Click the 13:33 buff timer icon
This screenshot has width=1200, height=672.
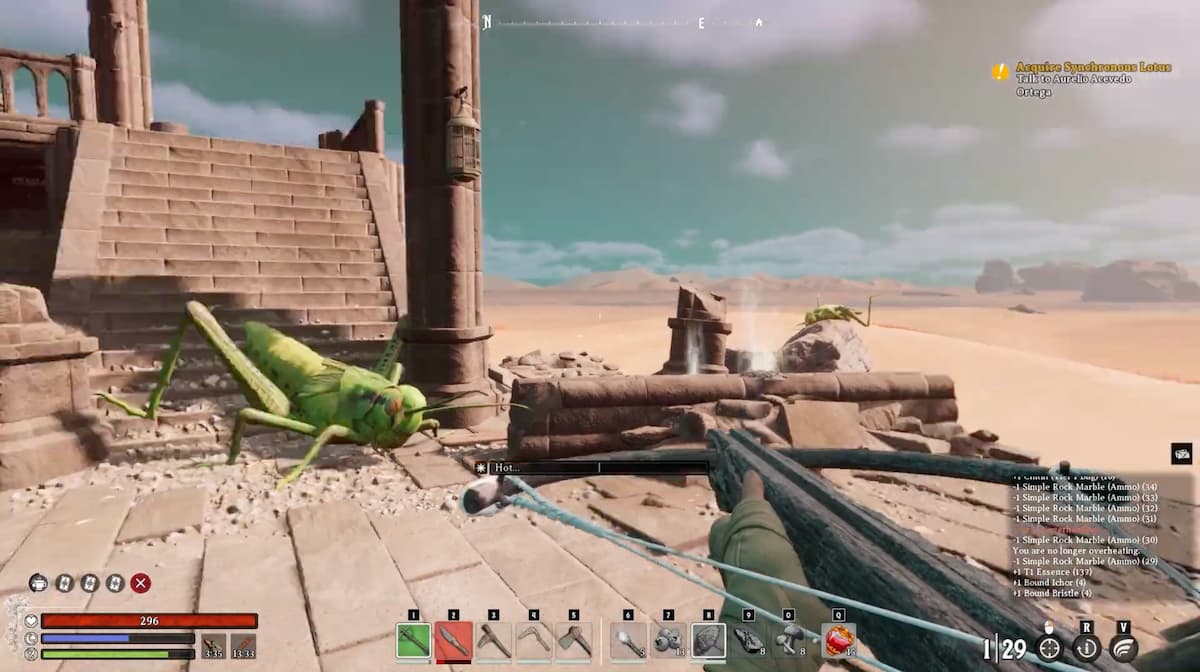[243, 646]
